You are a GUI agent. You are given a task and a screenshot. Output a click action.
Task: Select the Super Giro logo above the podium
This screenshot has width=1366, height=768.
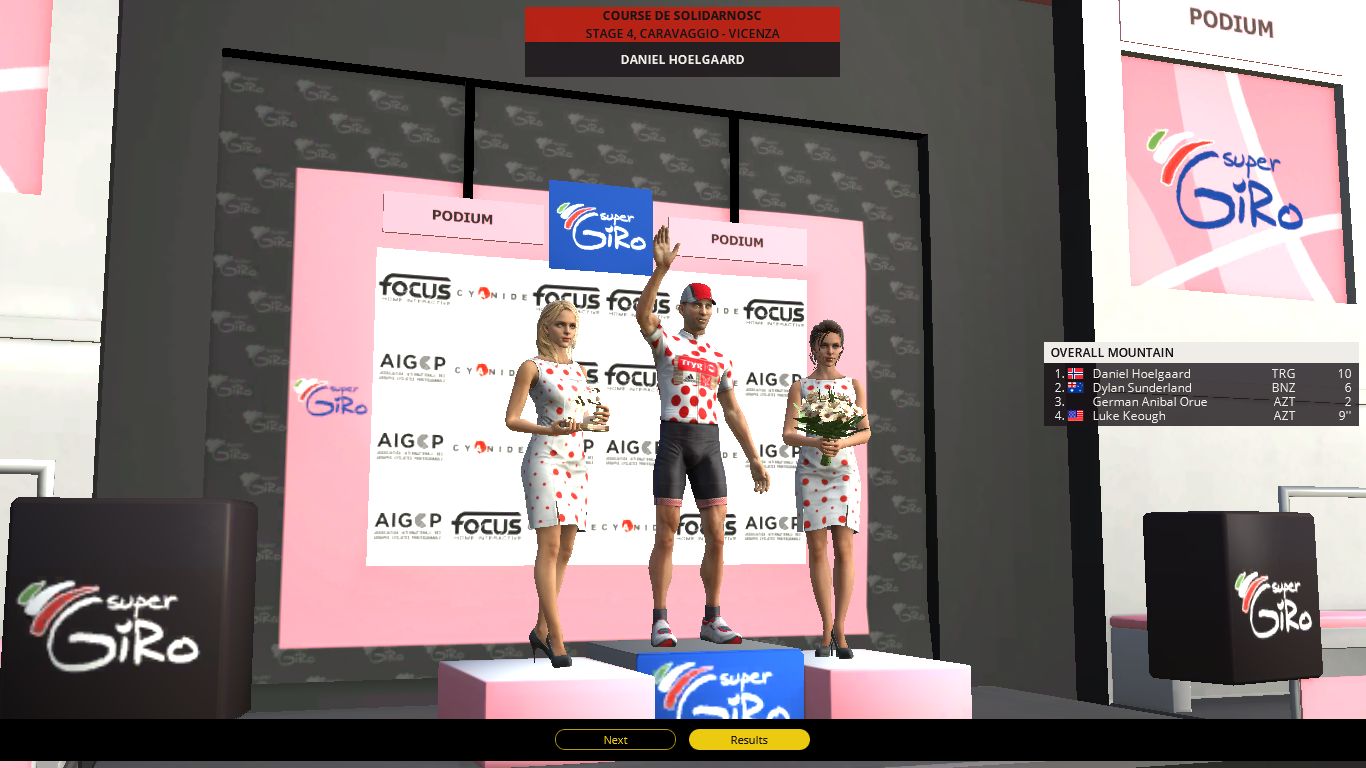point(599,225)
